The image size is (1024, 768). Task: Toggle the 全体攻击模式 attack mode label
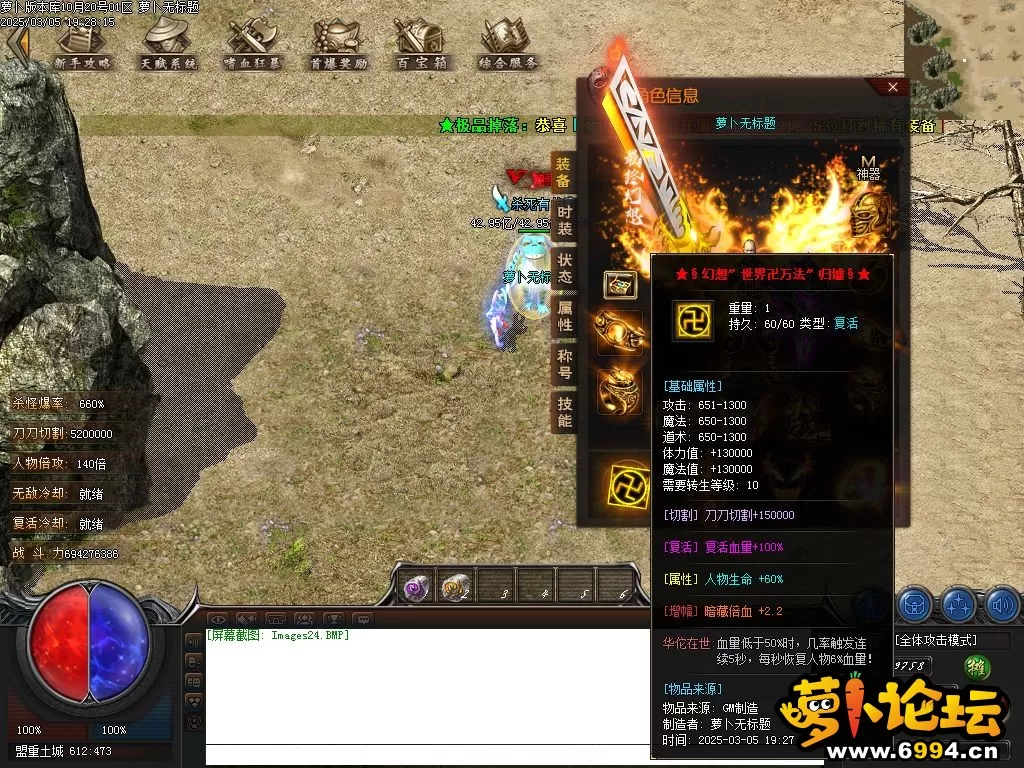pyautogui.click(x=936, y=640)
